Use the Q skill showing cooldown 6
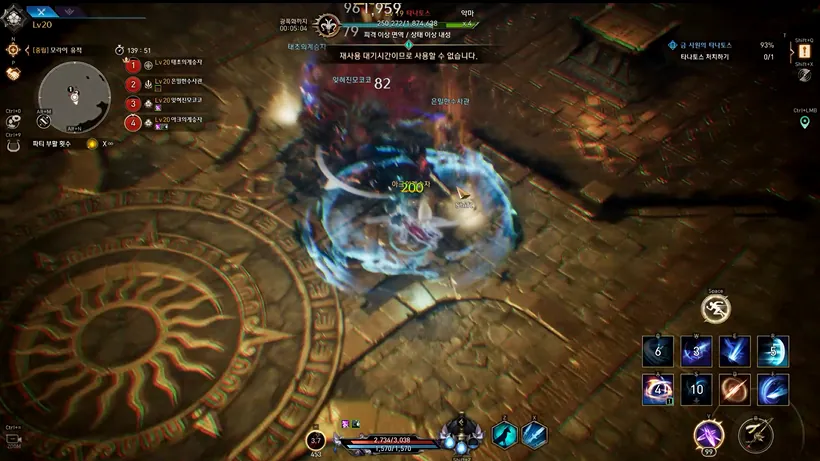 tap(657, 351)
